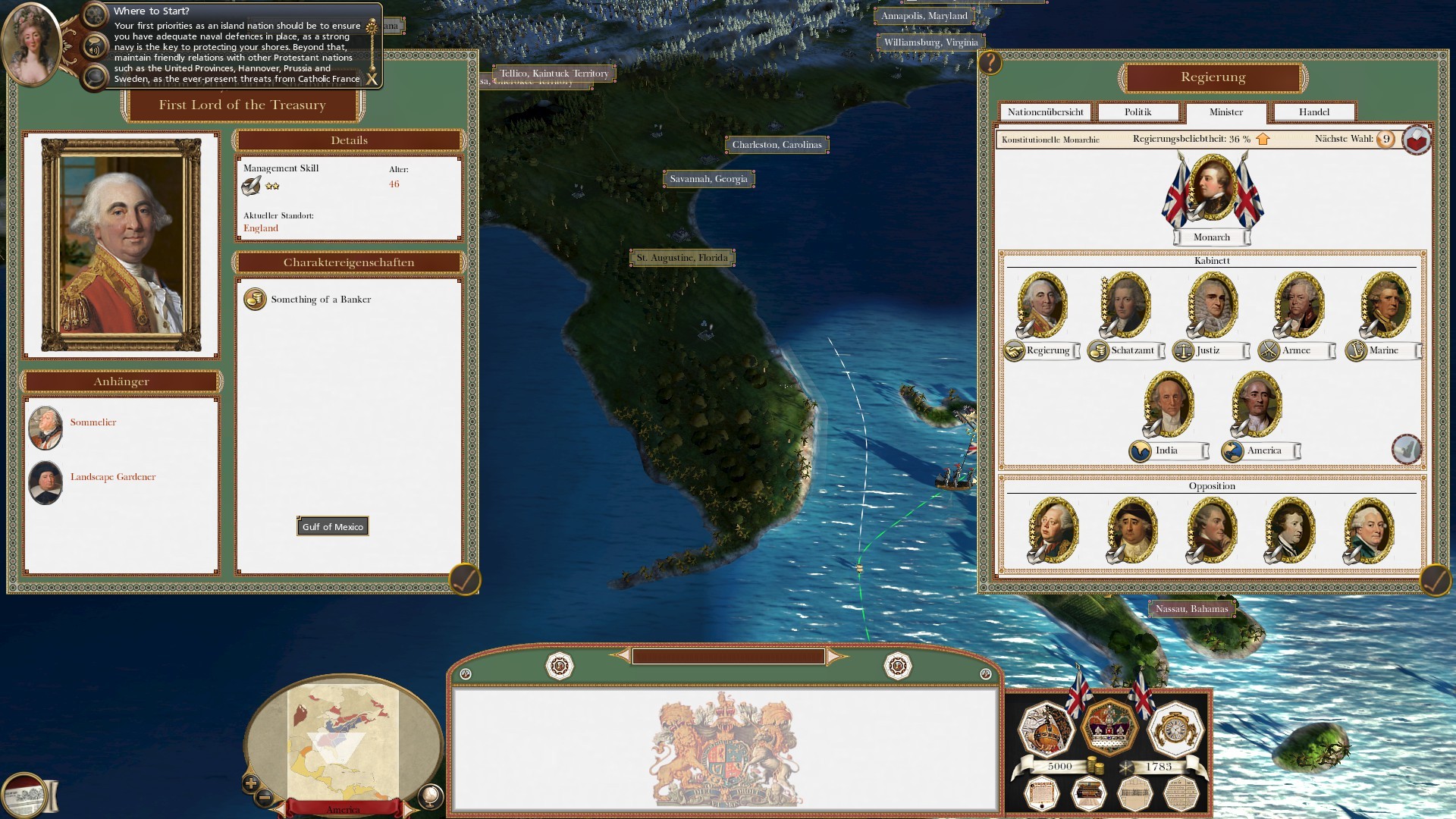Image resolution: width=1456 pixels, height=819 pixels.
Task: Select the Monarch portrait
Action: (1212, 188)
